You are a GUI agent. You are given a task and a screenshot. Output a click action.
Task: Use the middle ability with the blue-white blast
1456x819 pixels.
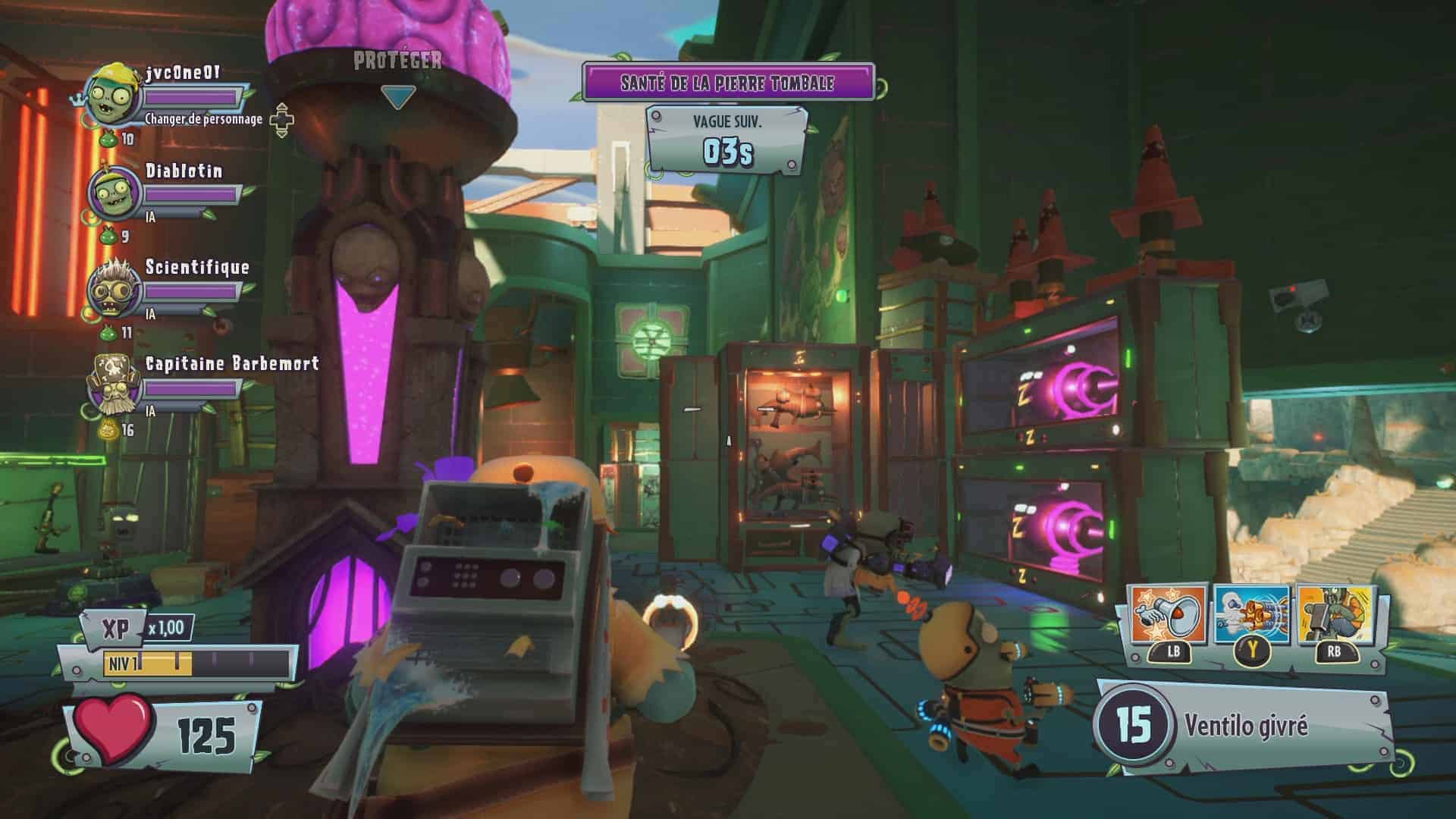click(x=1251, y=616)
